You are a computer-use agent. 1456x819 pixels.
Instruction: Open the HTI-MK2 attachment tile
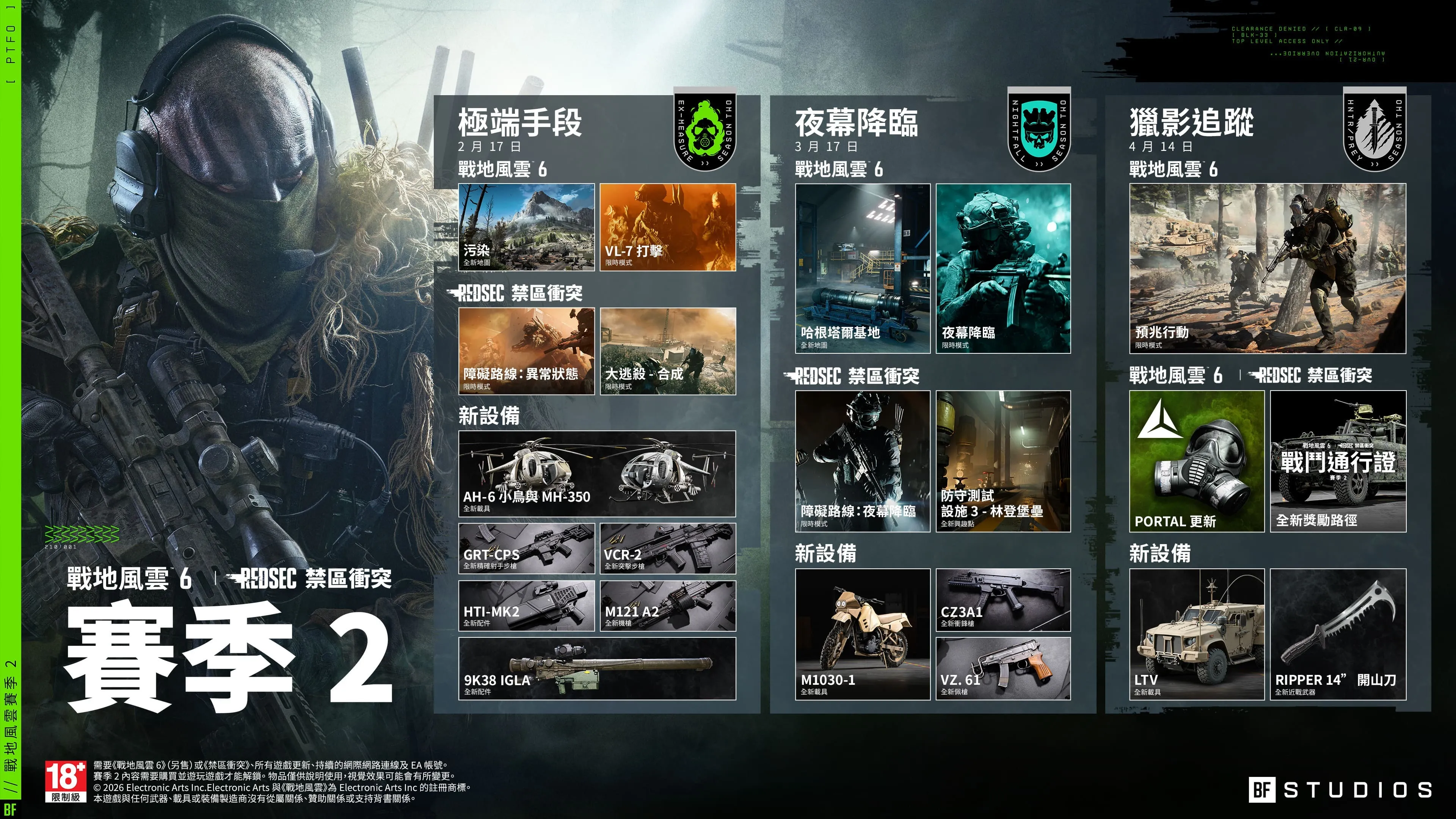coord(526,606)
